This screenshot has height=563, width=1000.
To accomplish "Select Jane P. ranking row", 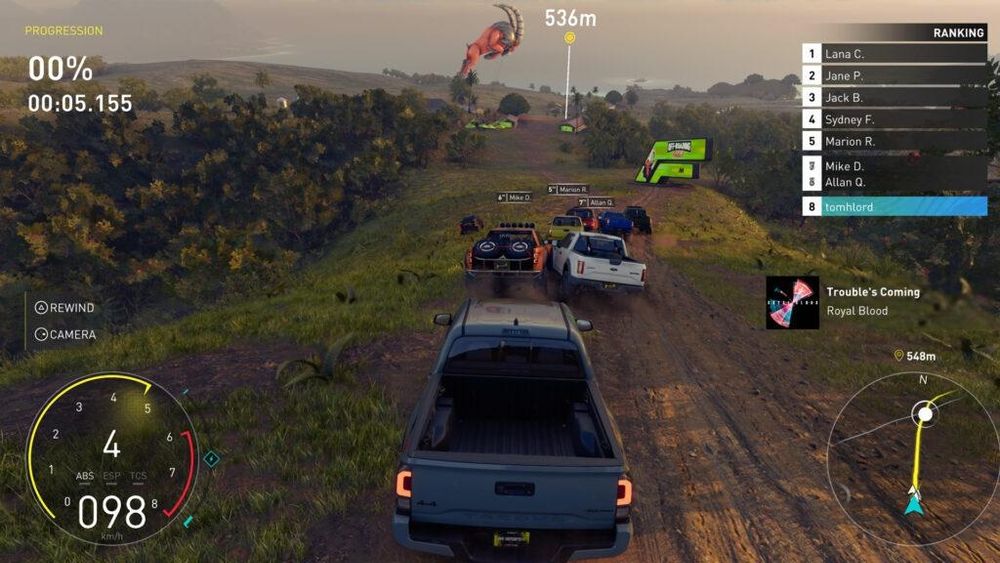I will point(894,76).
